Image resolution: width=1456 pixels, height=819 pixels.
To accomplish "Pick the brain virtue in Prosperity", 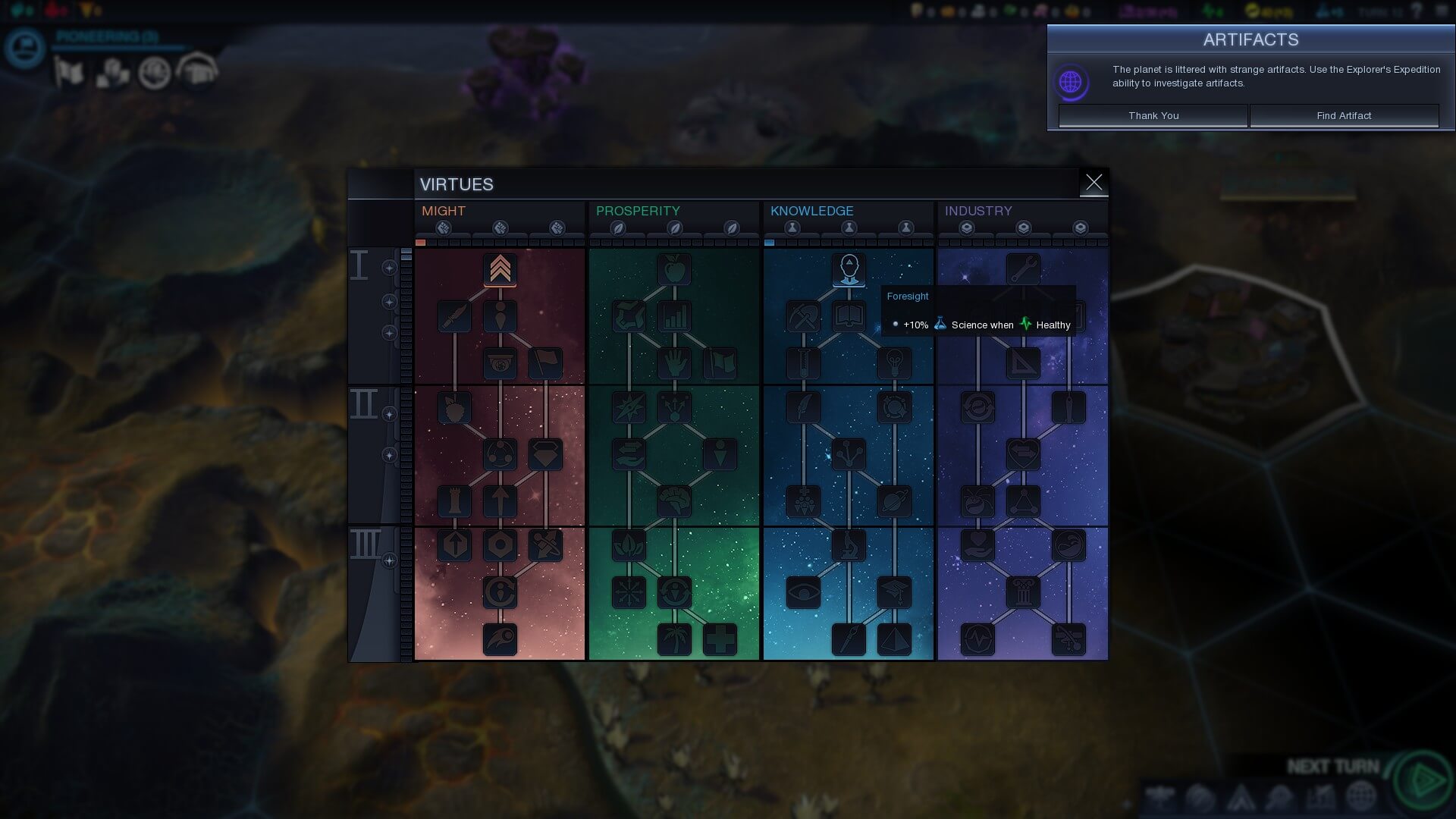I will (x=674, y=501).
